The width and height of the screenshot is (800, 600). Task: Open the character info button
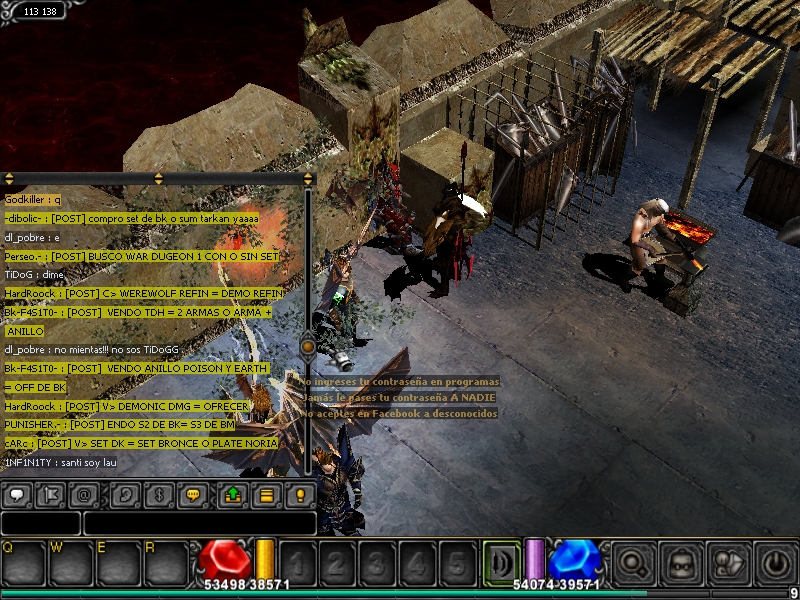[730, 562]
